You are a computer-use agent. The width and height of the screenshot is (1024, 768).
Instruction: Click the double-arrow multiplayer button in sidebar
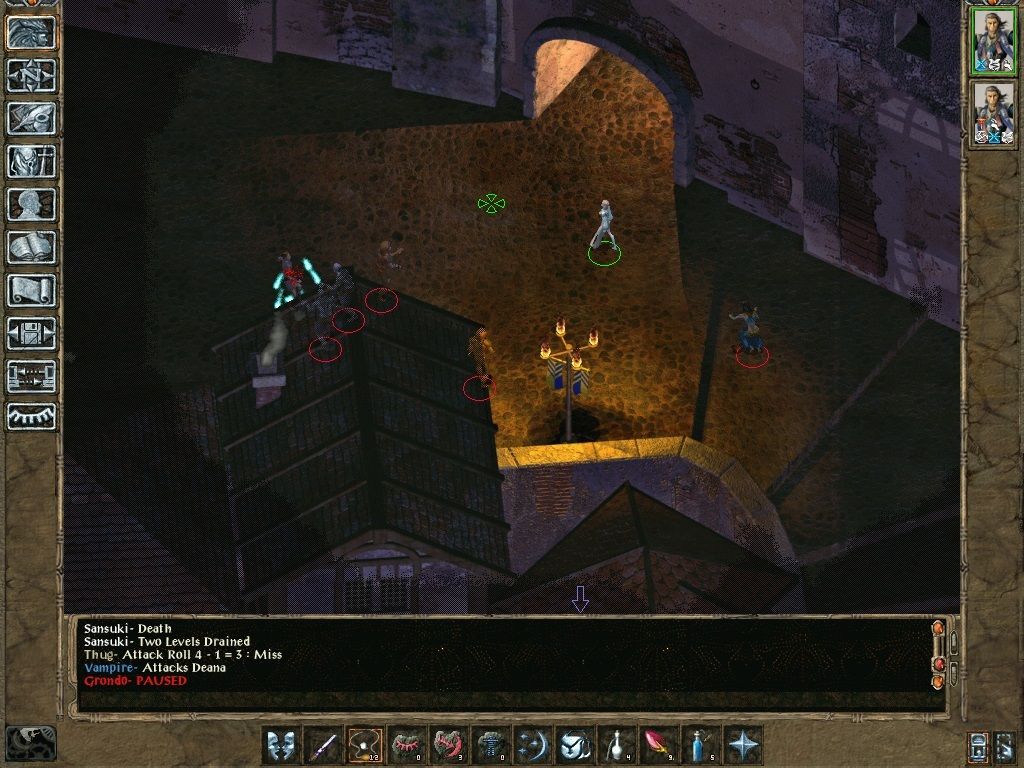30,376
